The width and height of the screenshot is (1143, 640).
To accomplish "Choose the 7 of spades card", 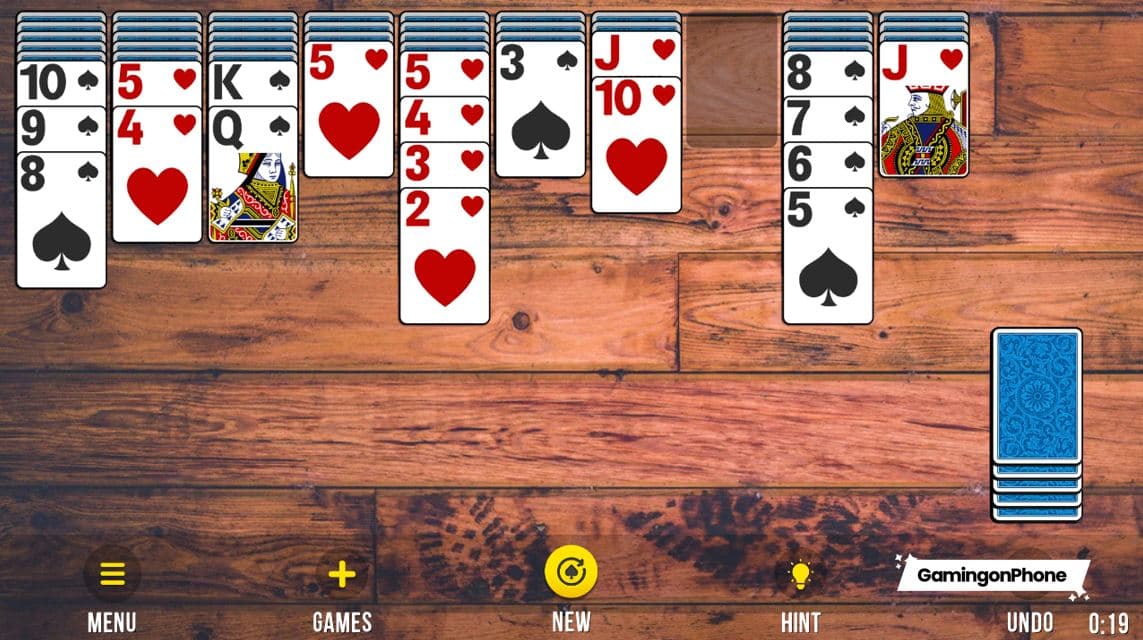I will click(828, 119).
